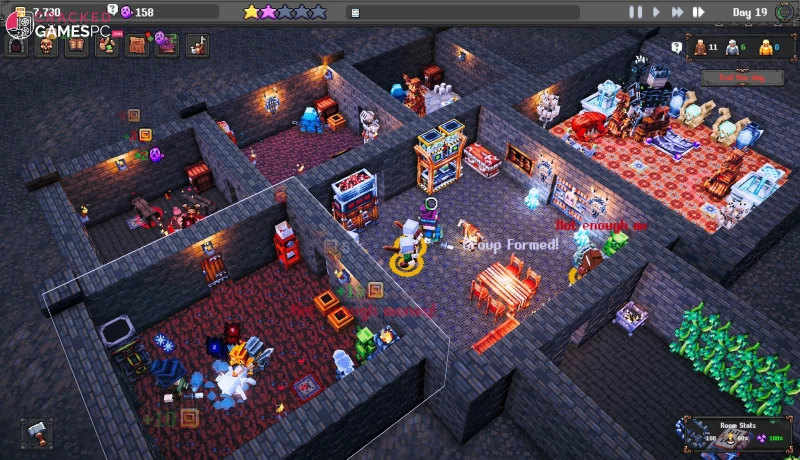Open the book icon in toolbar
Viewport: 800px width, 460px height.
(76, 46)
